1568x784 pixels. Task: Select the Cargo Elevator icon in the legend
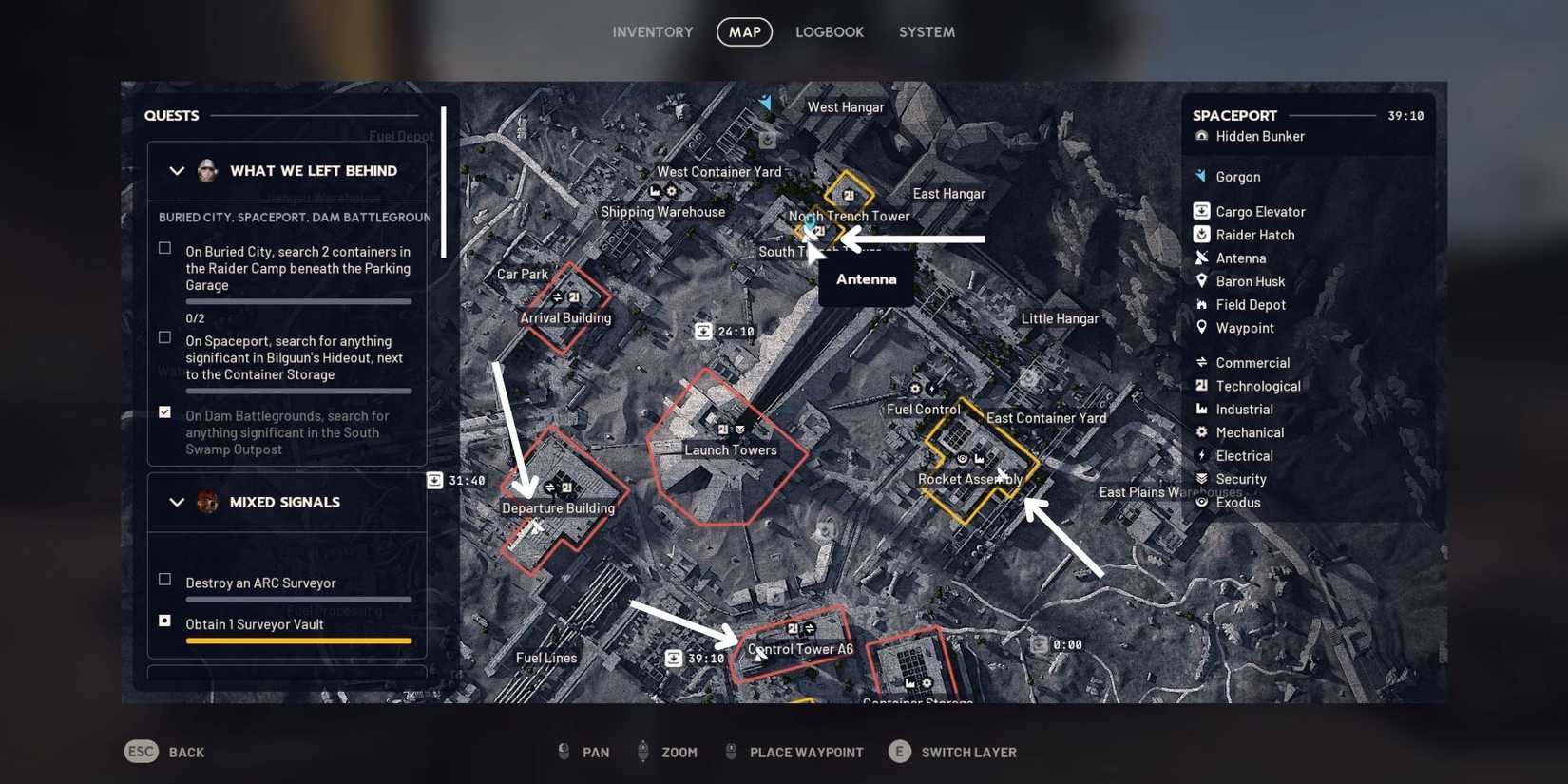[1201, 211]
